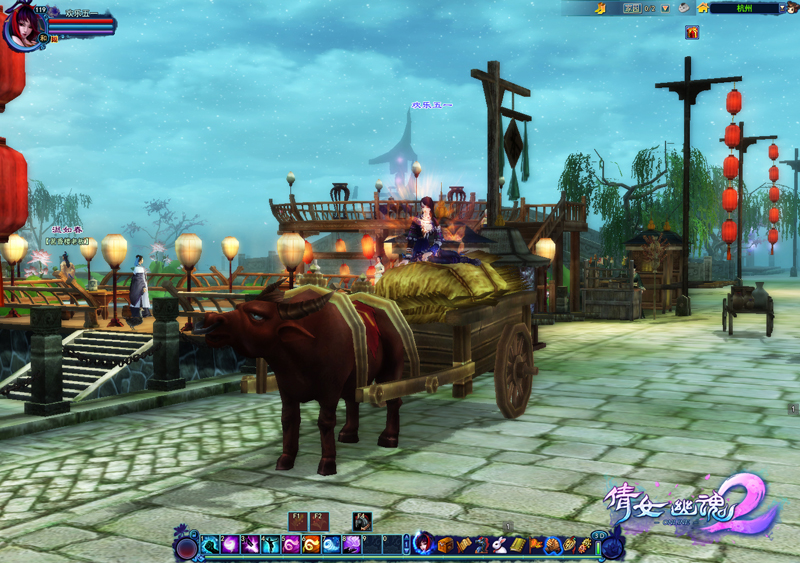Viewport: 800px width, 563px height.
Task: Use the orange swirl skill in slot 6
Action: click(311, 545)
